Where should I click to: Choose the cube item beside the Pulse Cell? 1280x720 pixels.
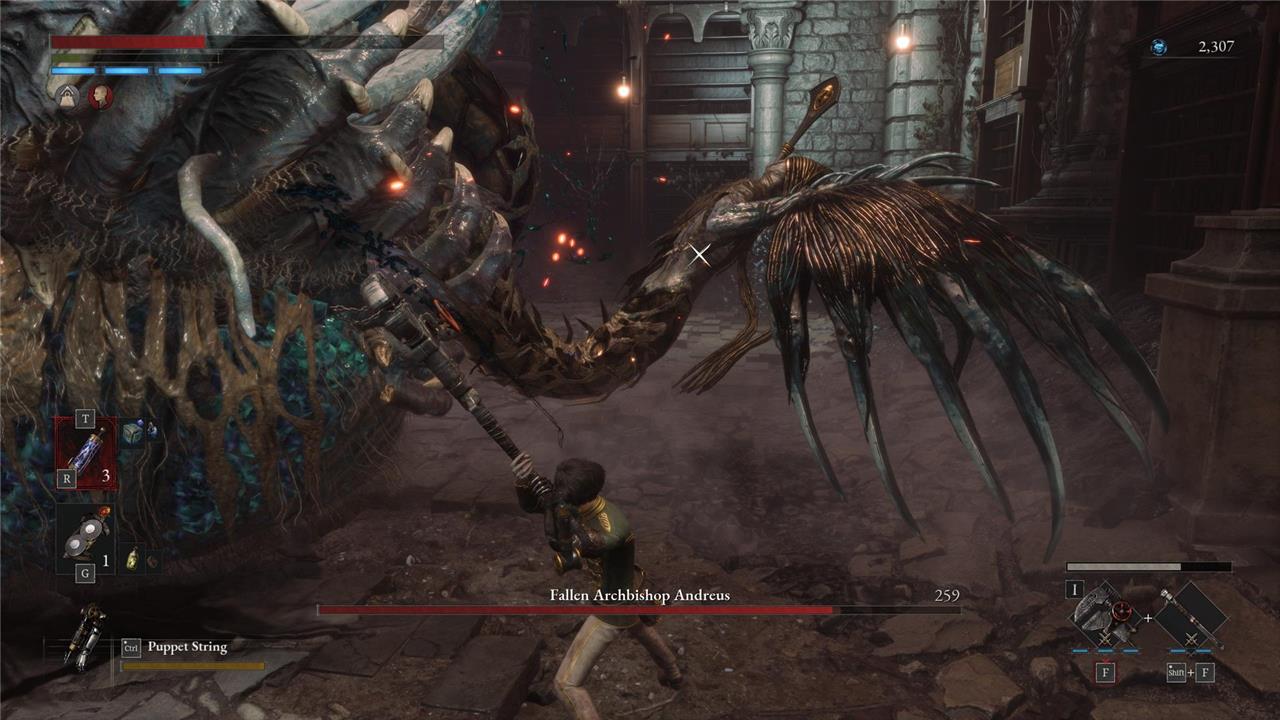click(132, 433)
